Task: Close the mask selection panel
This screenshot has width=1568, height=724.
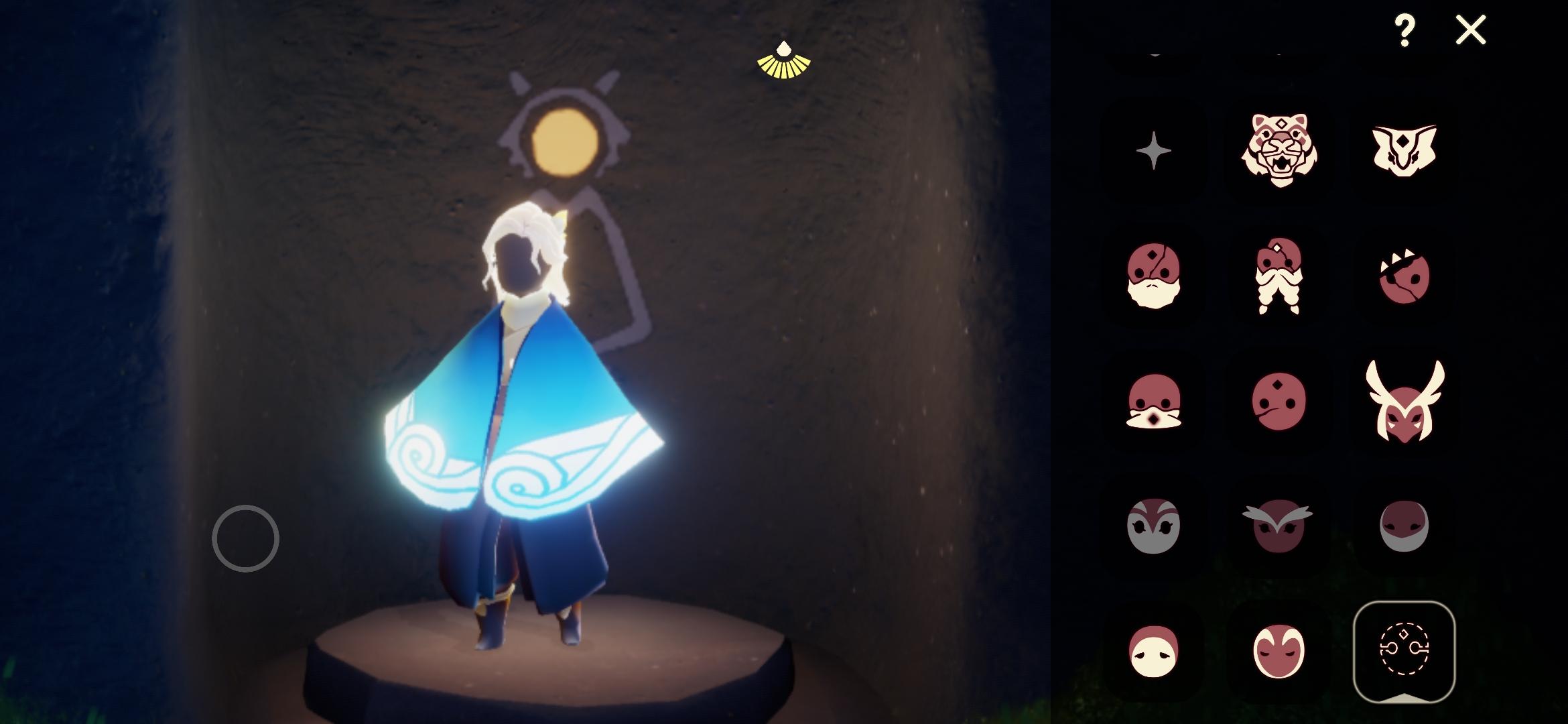Action: pos(1471,28)
